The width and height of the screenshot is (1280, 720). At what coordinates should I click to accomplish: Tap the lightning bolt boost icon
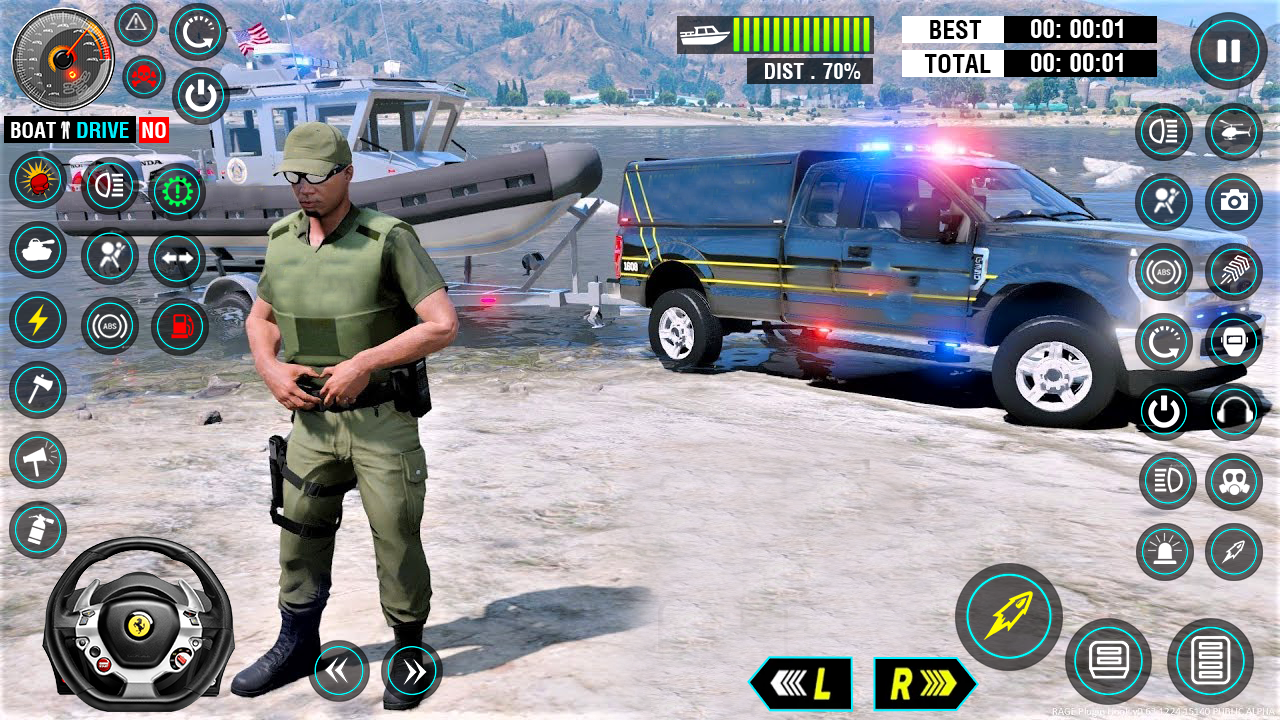[38, 319]
